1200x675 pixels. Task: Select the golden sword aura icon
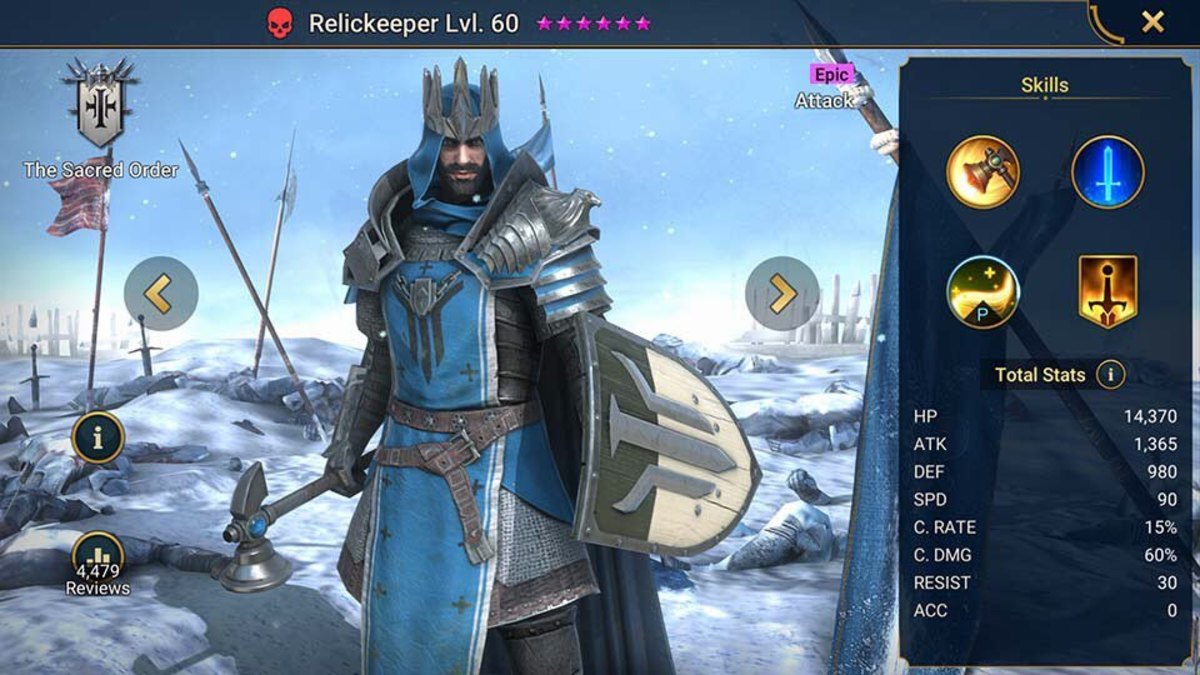click(x=1108, y=292)
